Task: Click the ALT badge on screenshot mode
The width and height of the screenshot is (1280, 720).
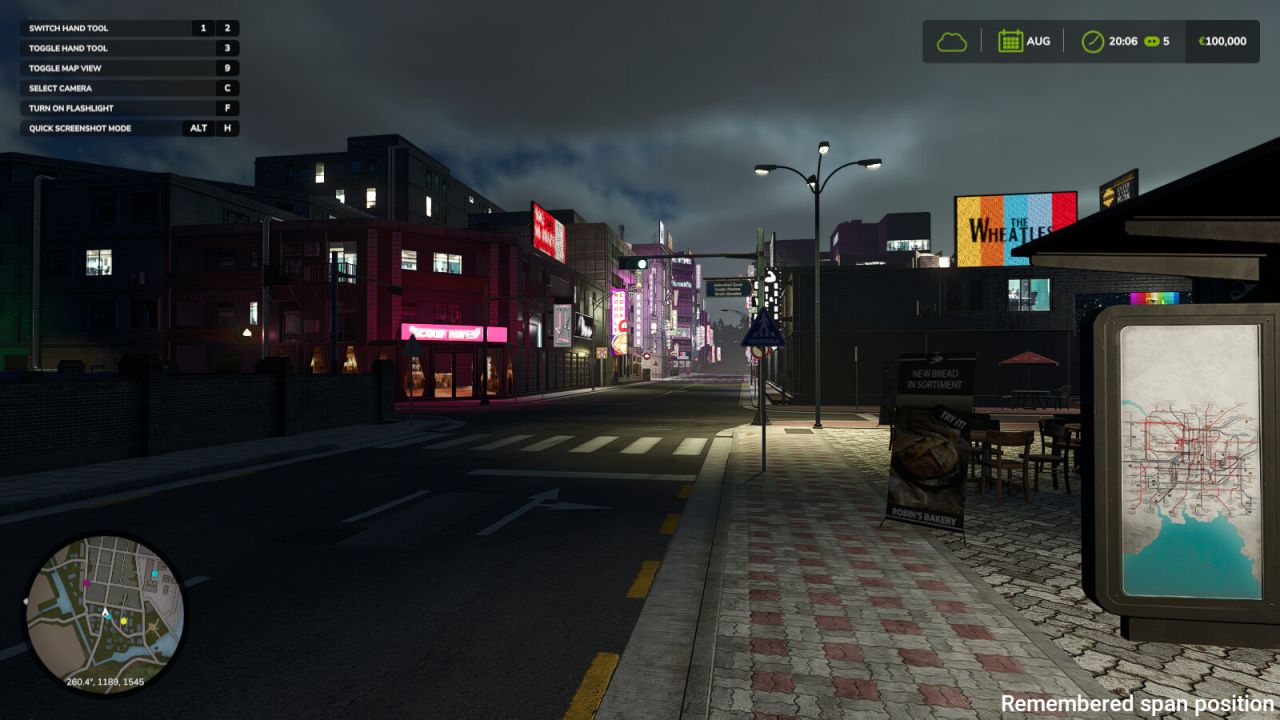Action: 198,128
